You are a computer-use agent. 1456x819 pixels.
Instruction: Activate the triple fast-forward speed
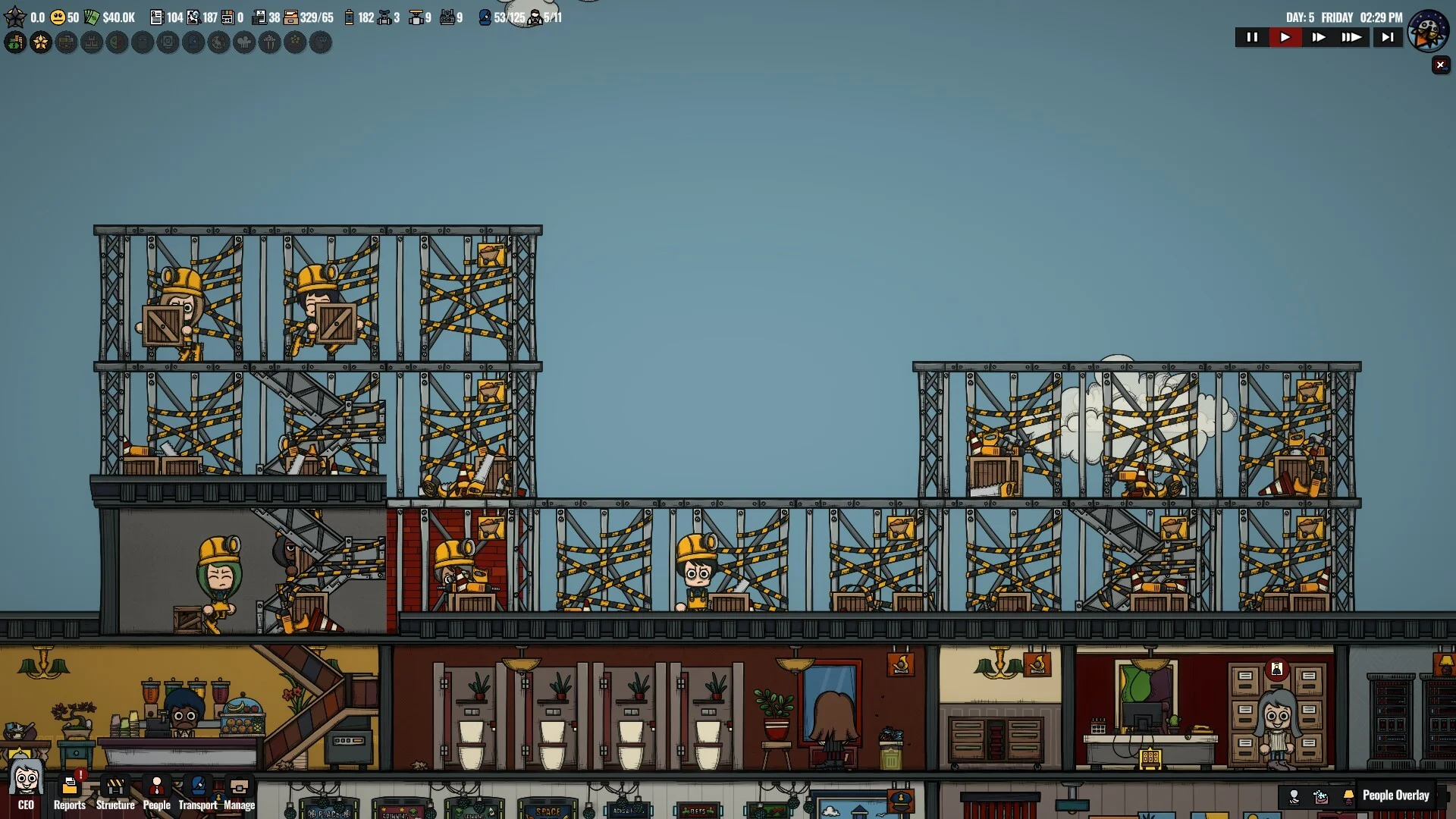point(1352,37)
